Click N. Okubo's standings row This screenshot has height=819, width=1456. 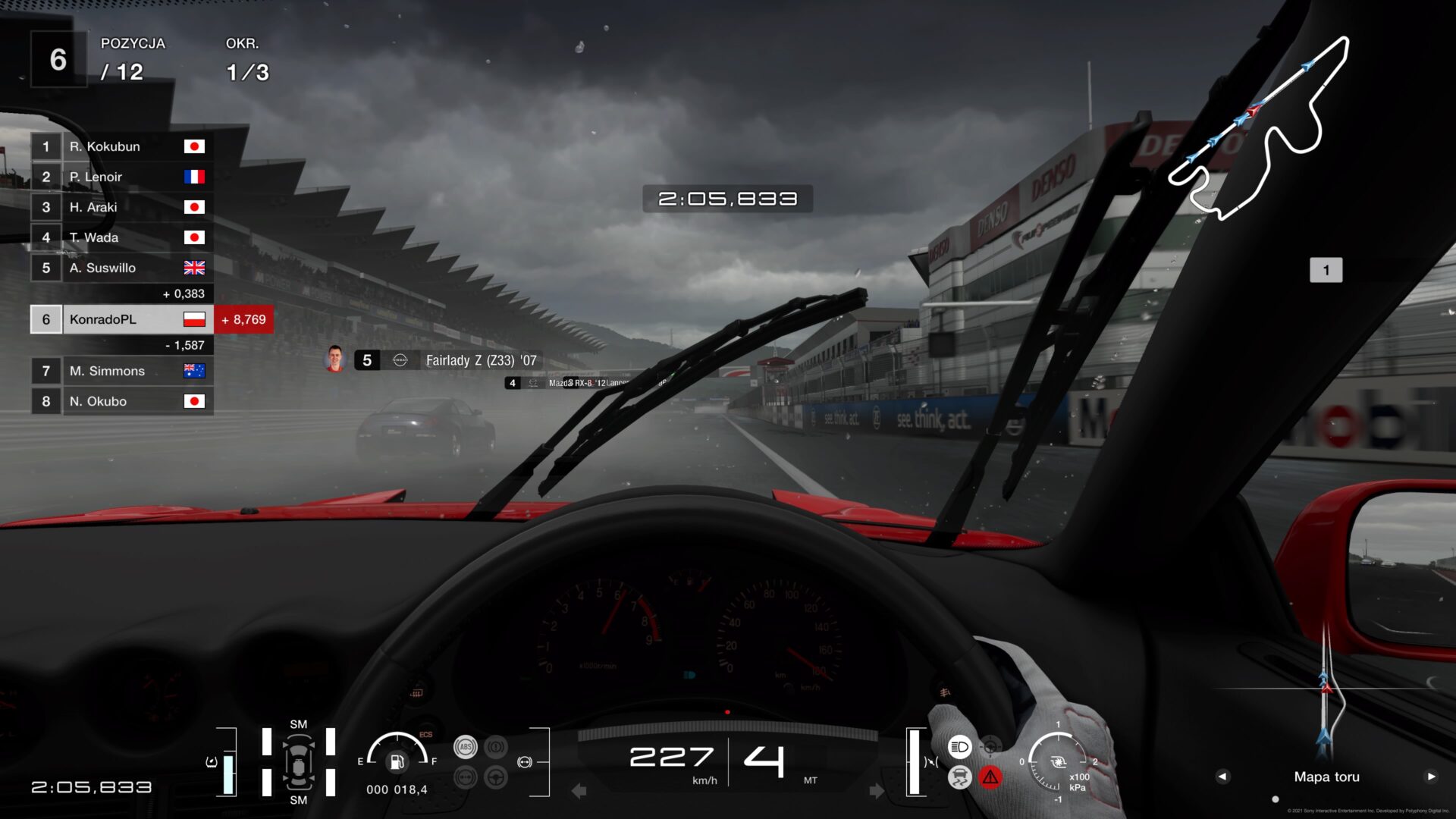pos(121,401)
